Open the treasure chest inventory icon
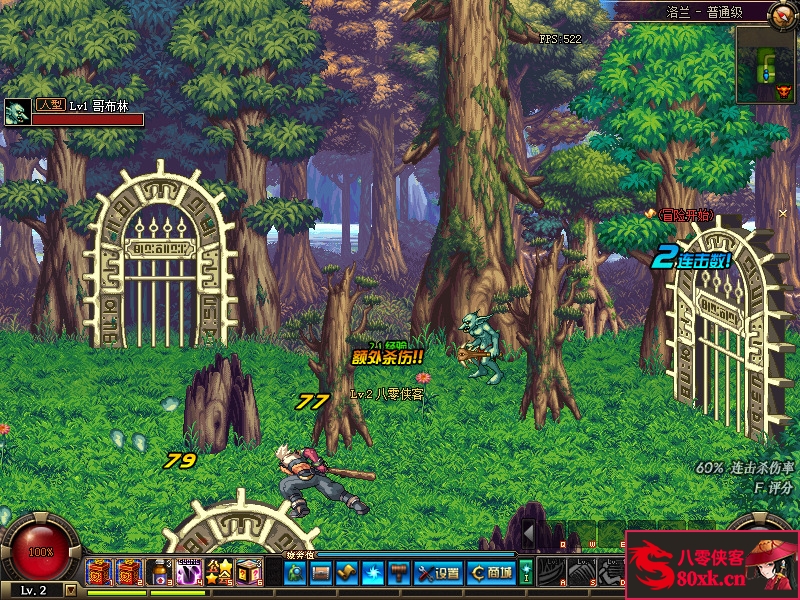Screen dimensions: 800x600 click(321, 573)
